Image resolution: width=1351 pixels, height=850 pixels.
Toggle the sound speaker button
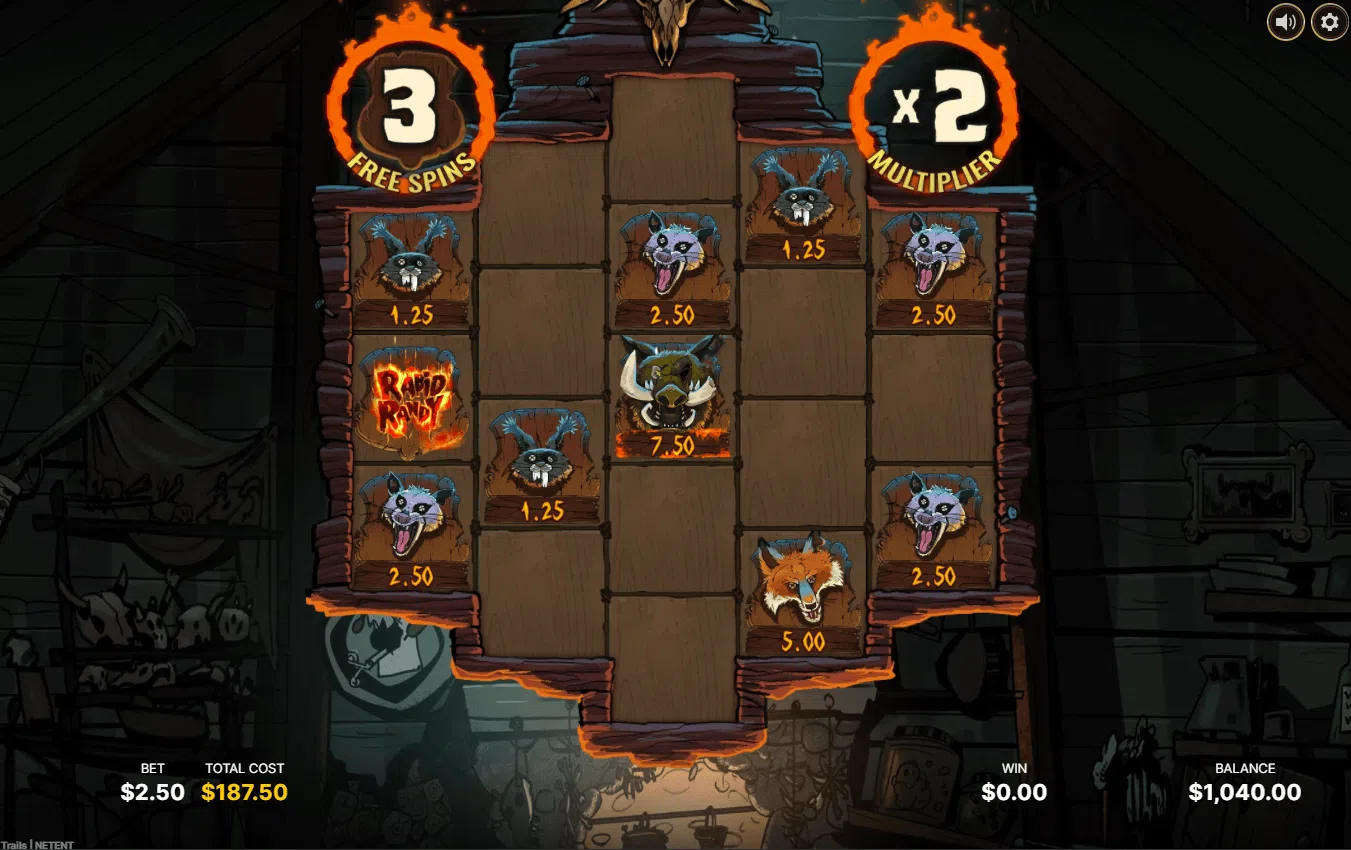click(1286, 22)
